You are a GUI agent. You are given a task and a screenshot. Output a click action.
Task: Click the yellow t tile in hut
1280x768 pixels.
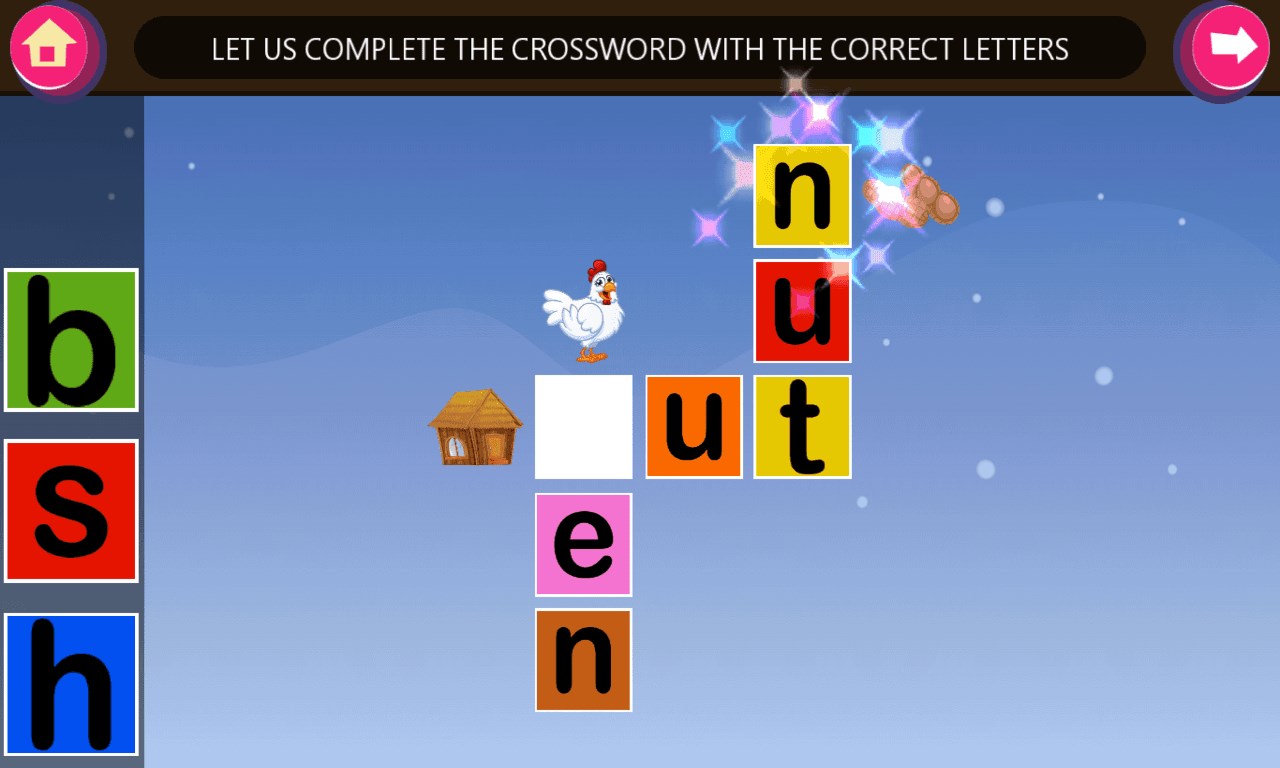(804, 428)
